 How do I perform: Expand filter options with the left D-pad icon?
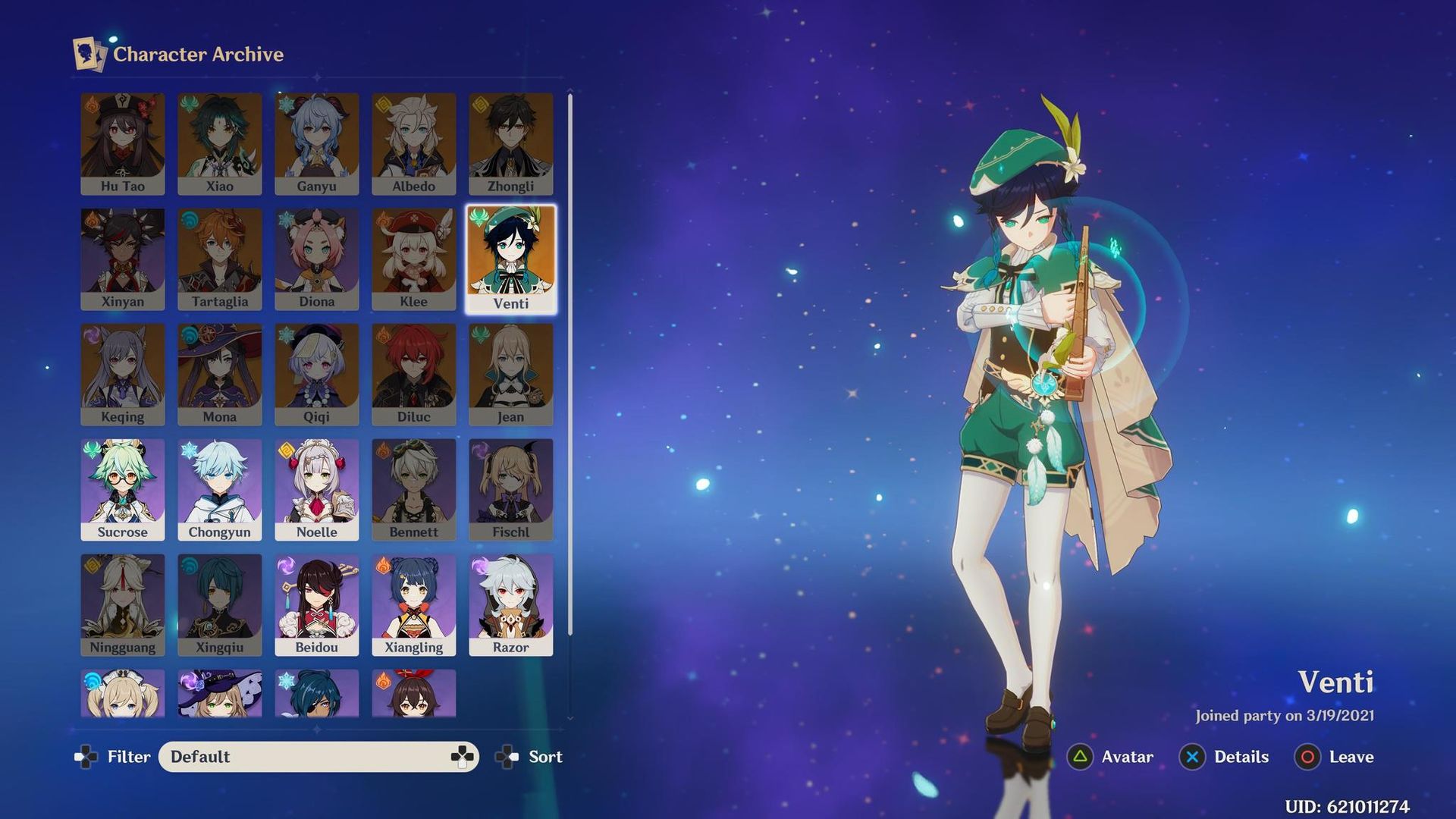[86, 757]
